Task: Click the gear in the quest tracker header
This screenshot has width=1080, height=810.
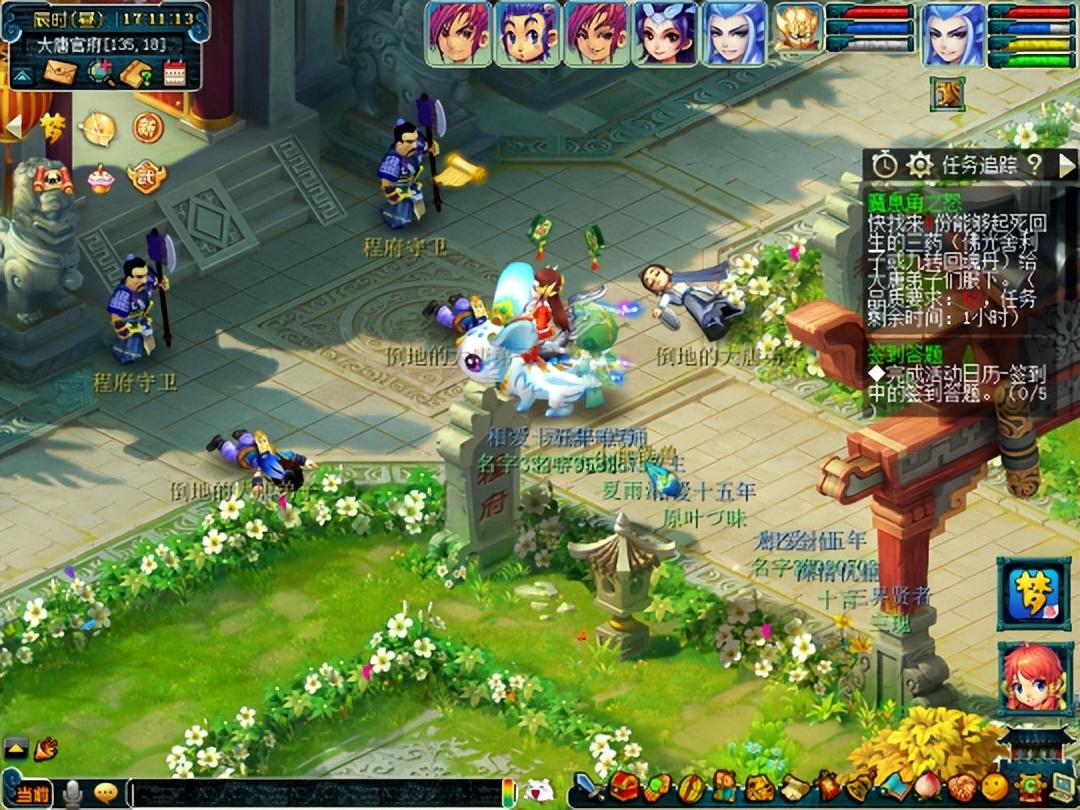Action: pyautogui.click(x=920, y=165)
